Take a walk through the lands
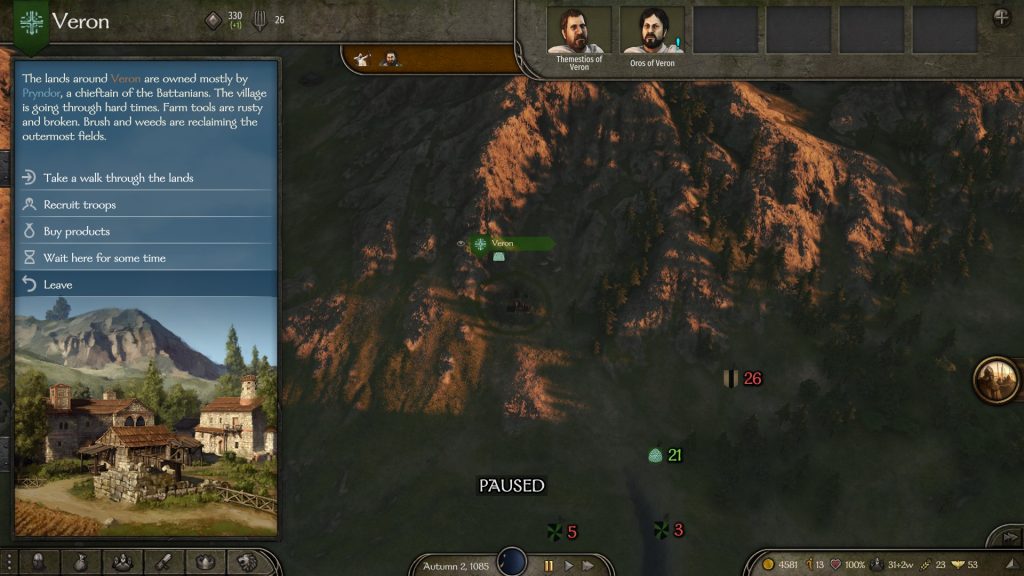The width and height of the screenshot is (1024, 576). pos(118,178)
